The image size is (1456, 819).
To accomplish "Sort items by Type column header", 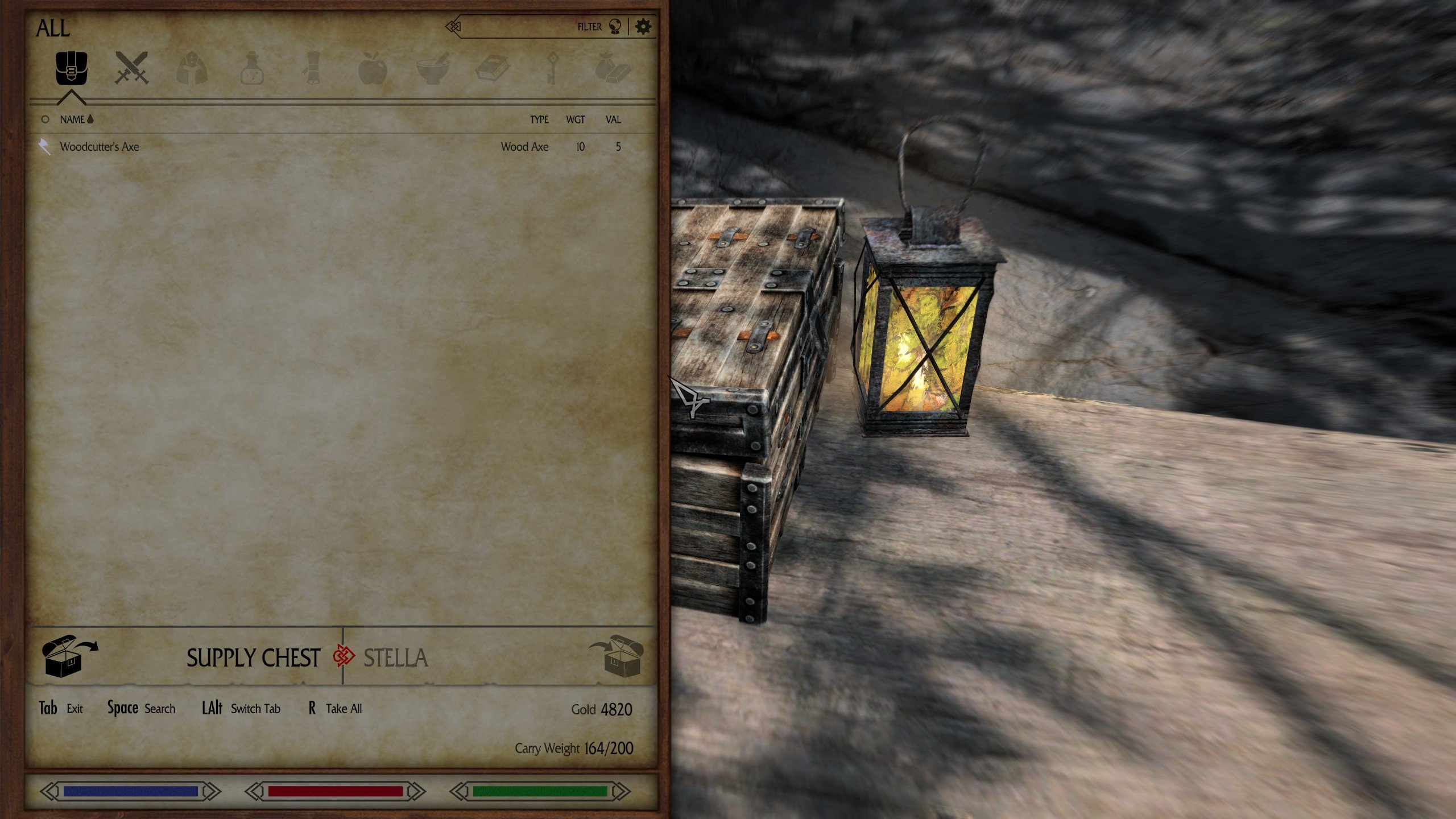I will click(x=539, y=119).
